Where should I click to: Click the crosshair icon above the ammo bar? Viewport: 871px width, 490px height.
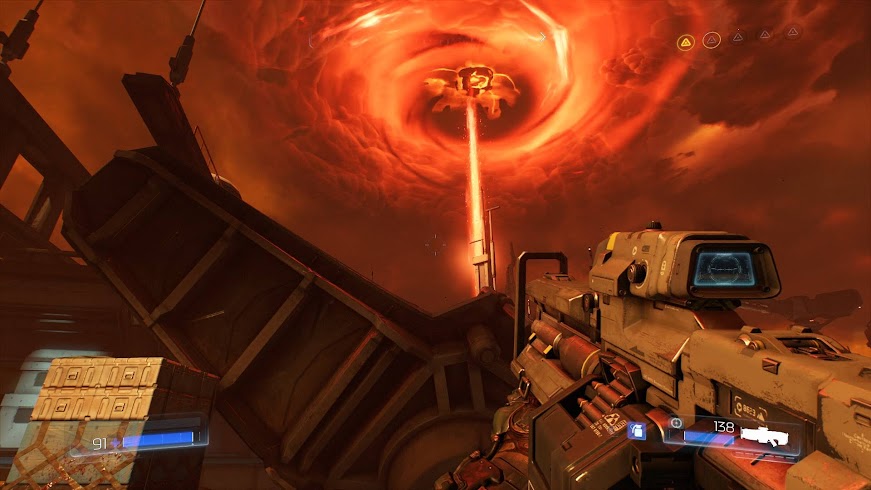tap(676, 424)
